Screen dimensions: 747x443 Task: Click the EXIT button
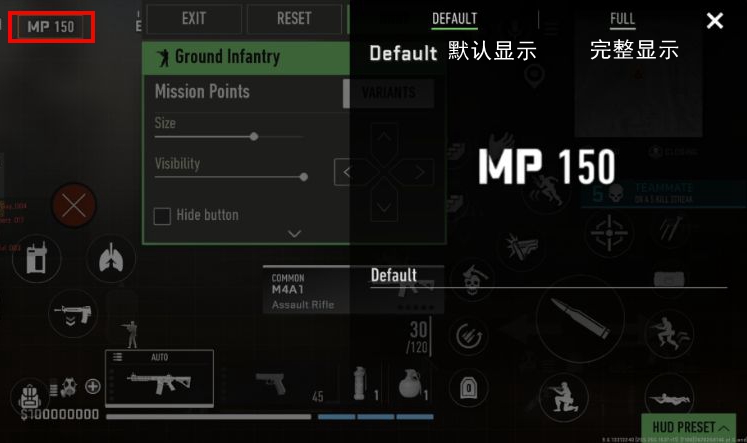pyautogui.click(x=194, y=18)
